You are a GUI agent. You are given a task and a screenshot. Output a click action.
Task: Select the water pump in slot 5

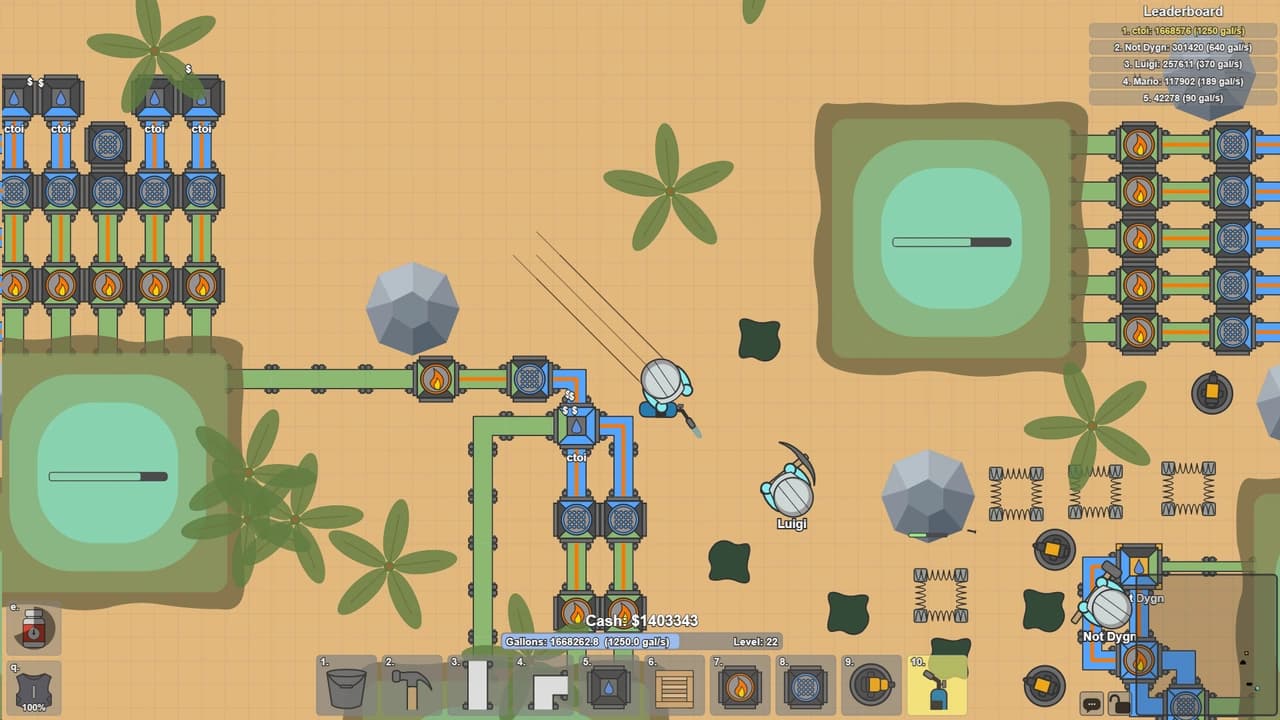(x=610, y=686)
